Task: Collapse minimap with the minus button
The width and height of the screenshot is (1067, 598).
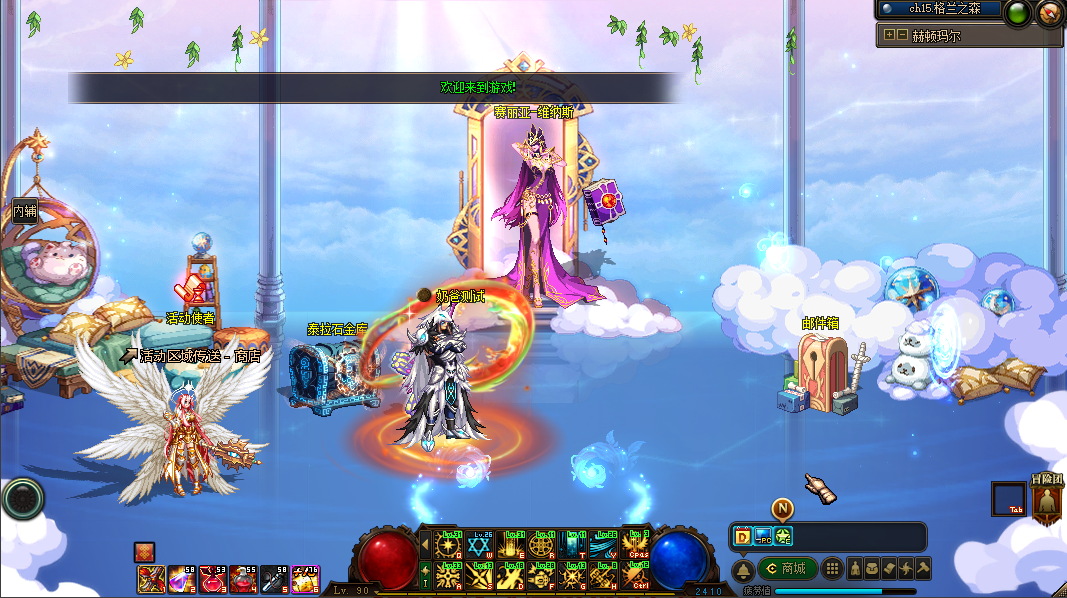Action: pyautogui.click(x=901, y=35)
